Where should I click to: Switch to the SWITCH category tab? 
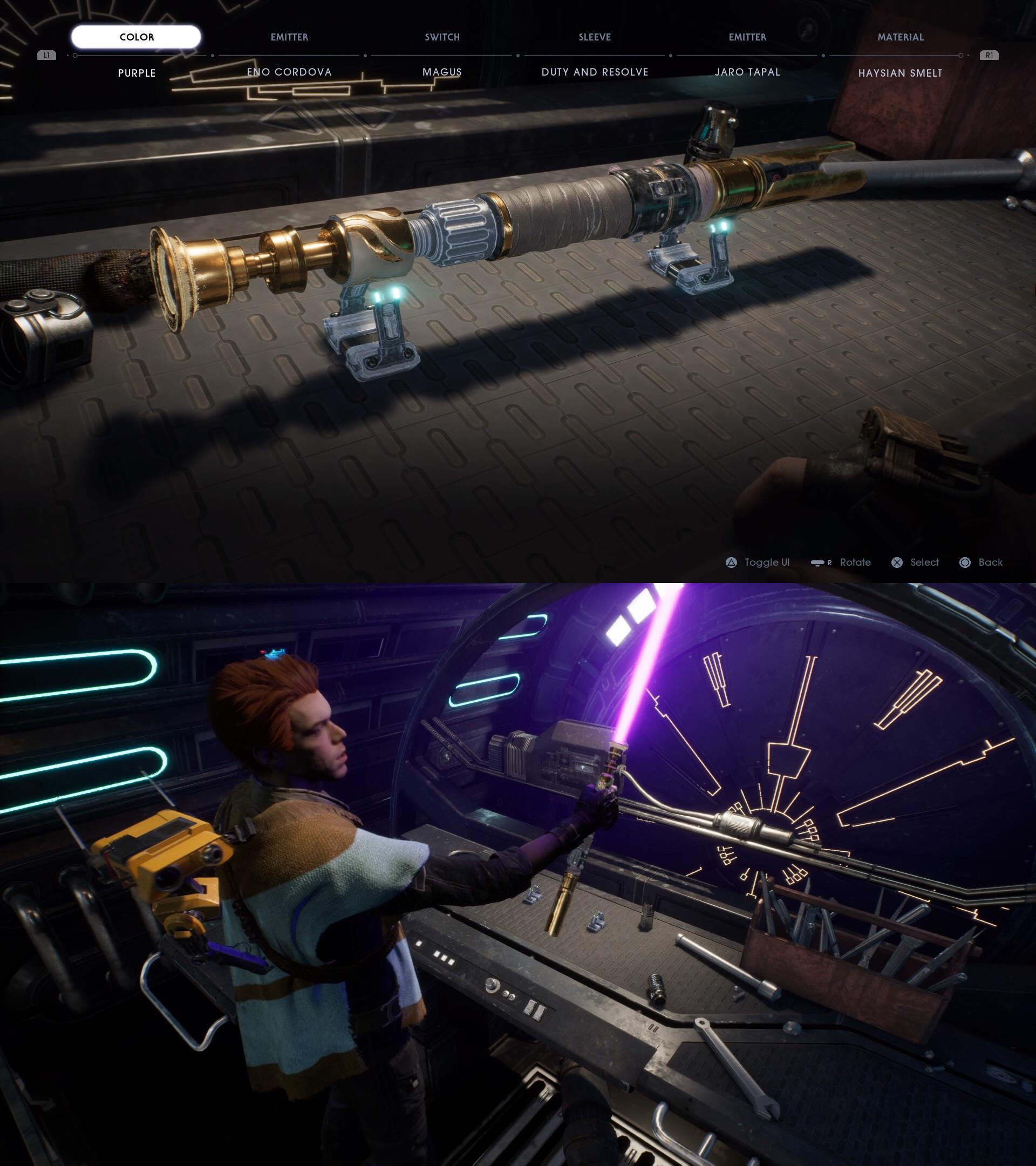point(442,37)
